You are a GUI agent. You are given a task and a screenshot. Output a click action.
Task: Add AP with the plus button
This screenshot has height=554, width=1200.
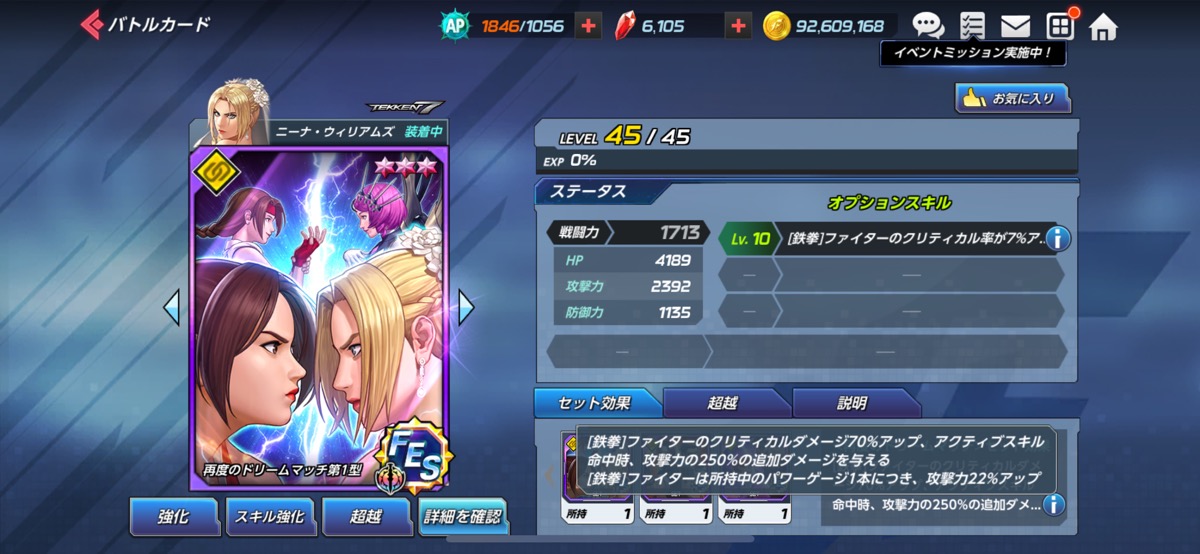[589, 27]
